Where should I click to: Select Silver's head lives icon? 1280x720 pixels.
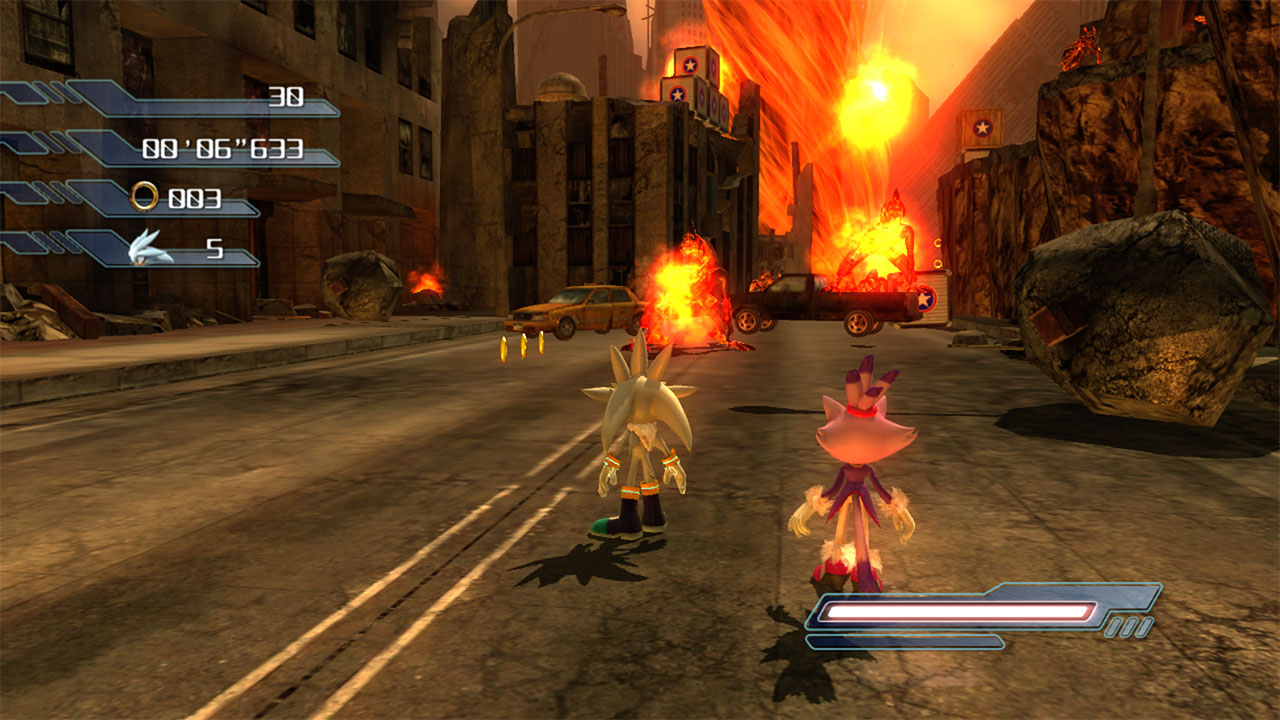pos(151,247)
